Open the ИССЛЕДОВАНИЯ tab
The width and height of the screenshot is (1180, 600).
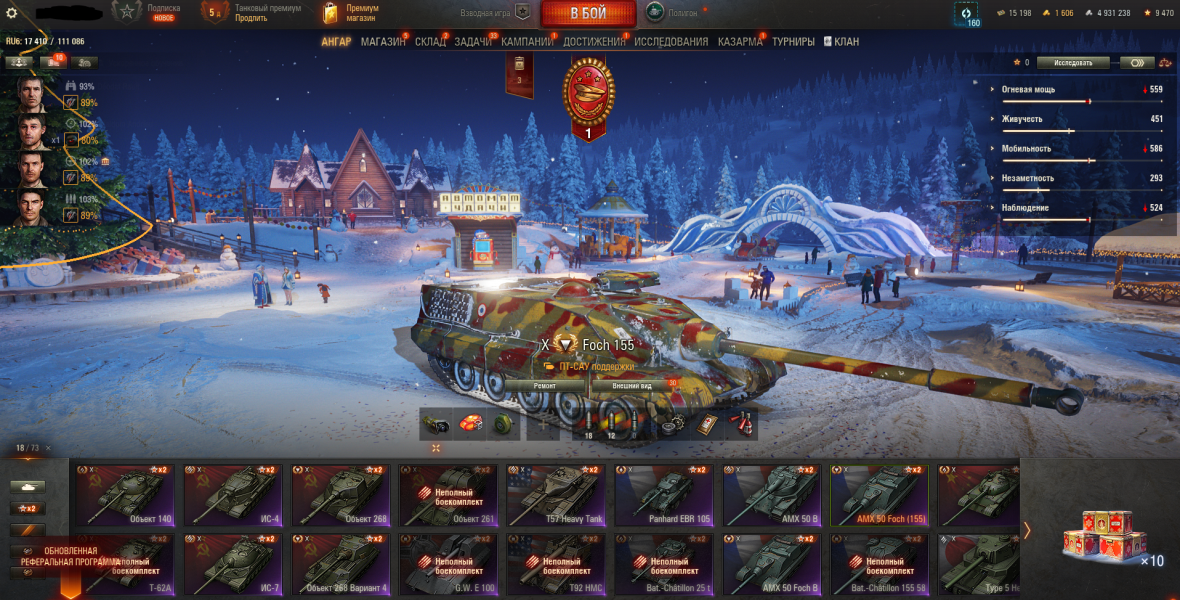pos(671,42)
